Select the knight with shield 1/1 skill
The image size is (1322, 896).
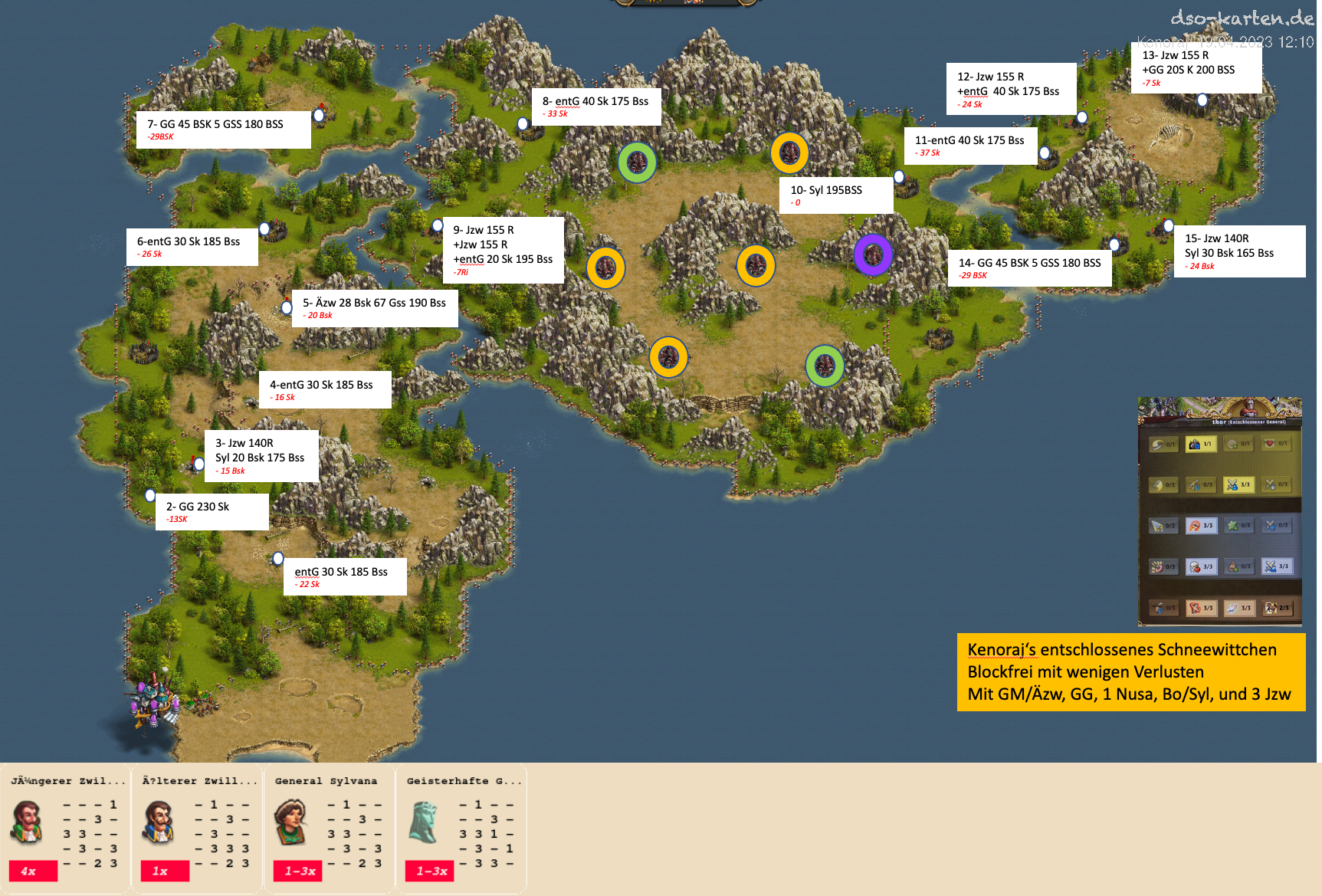[x=1200, y=444]
